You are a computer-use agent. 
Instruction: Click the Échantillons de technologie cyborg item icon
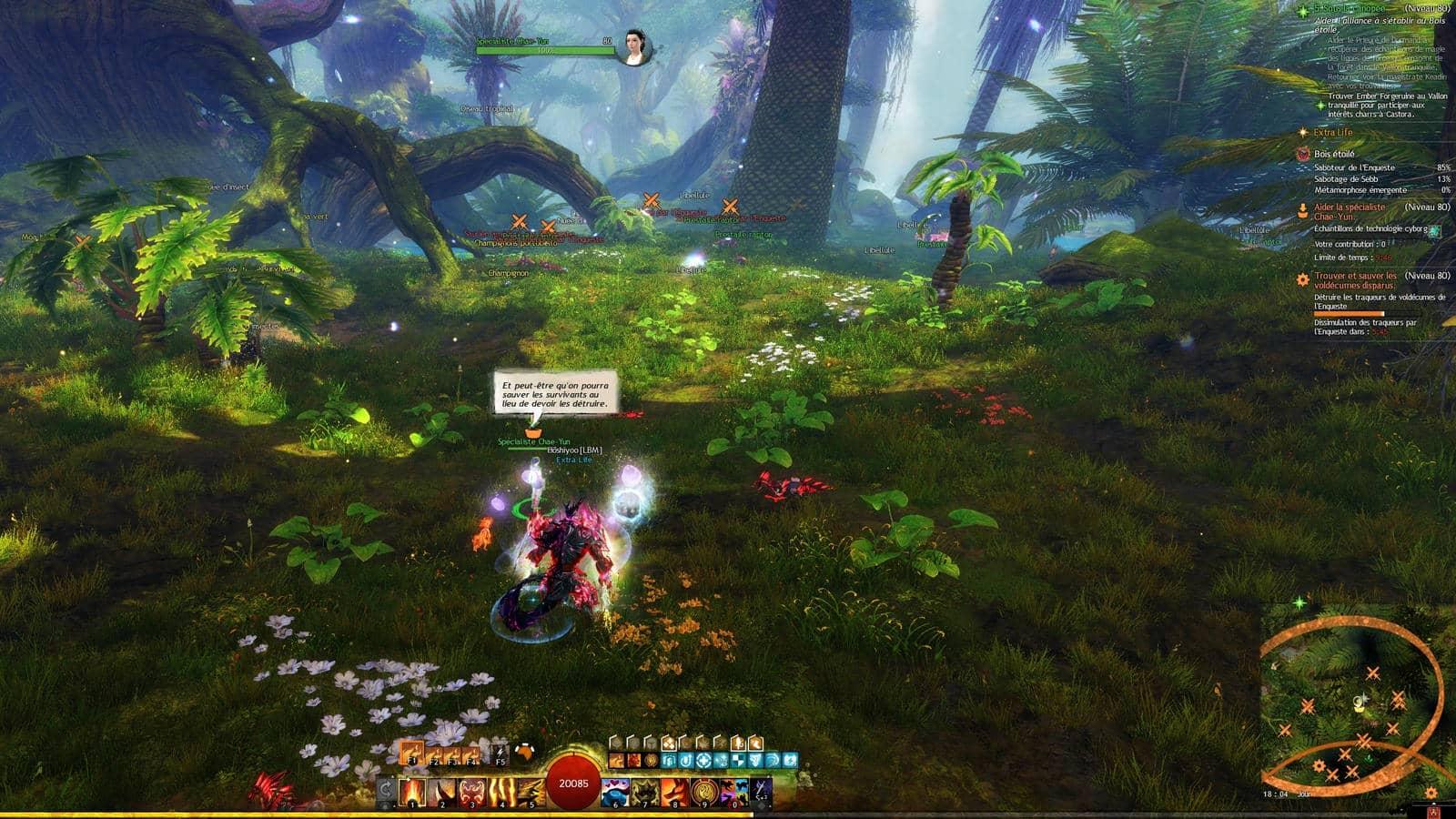(1435, 231)
